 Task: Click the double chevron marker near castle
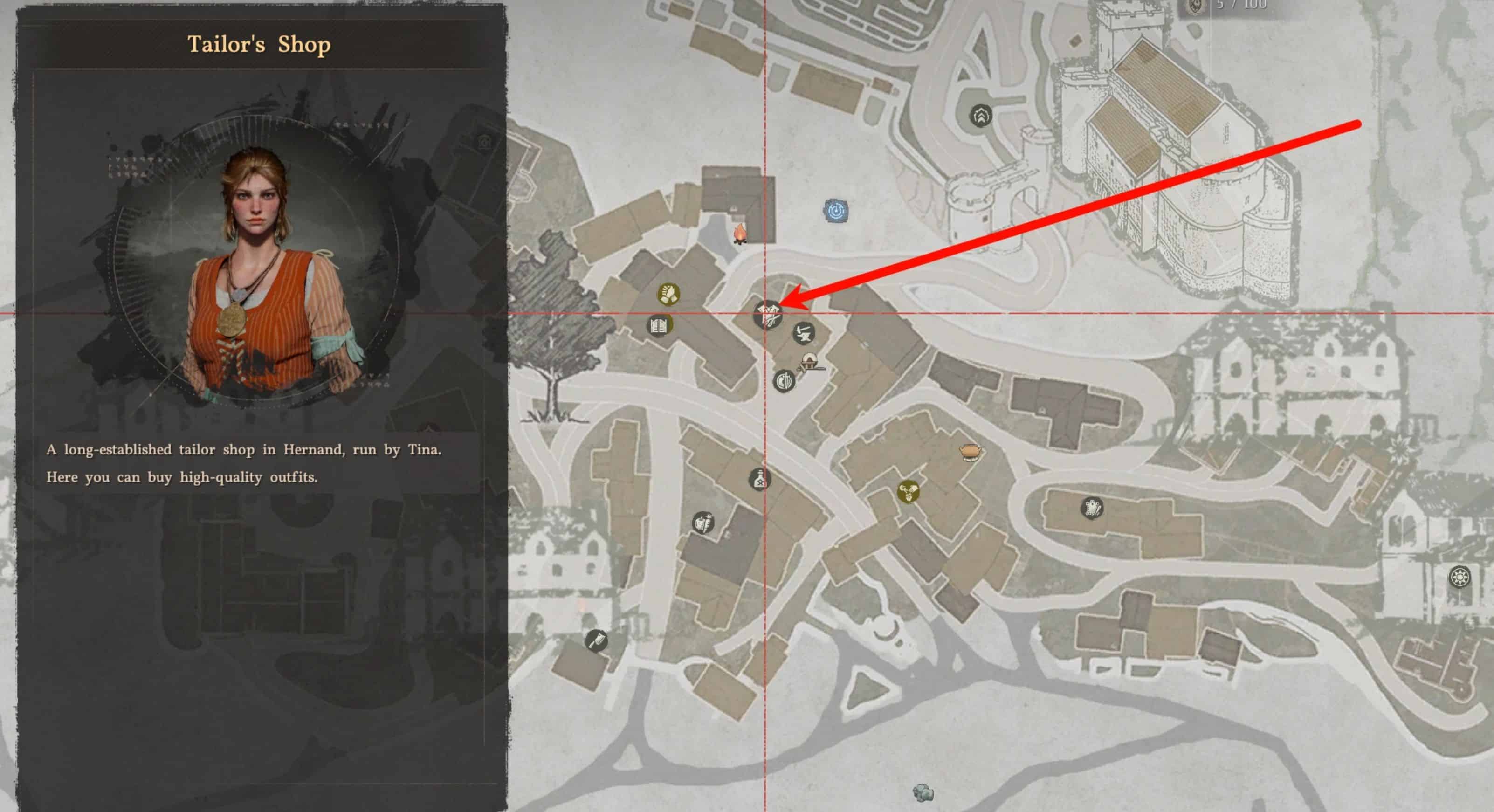click(981, 116)
